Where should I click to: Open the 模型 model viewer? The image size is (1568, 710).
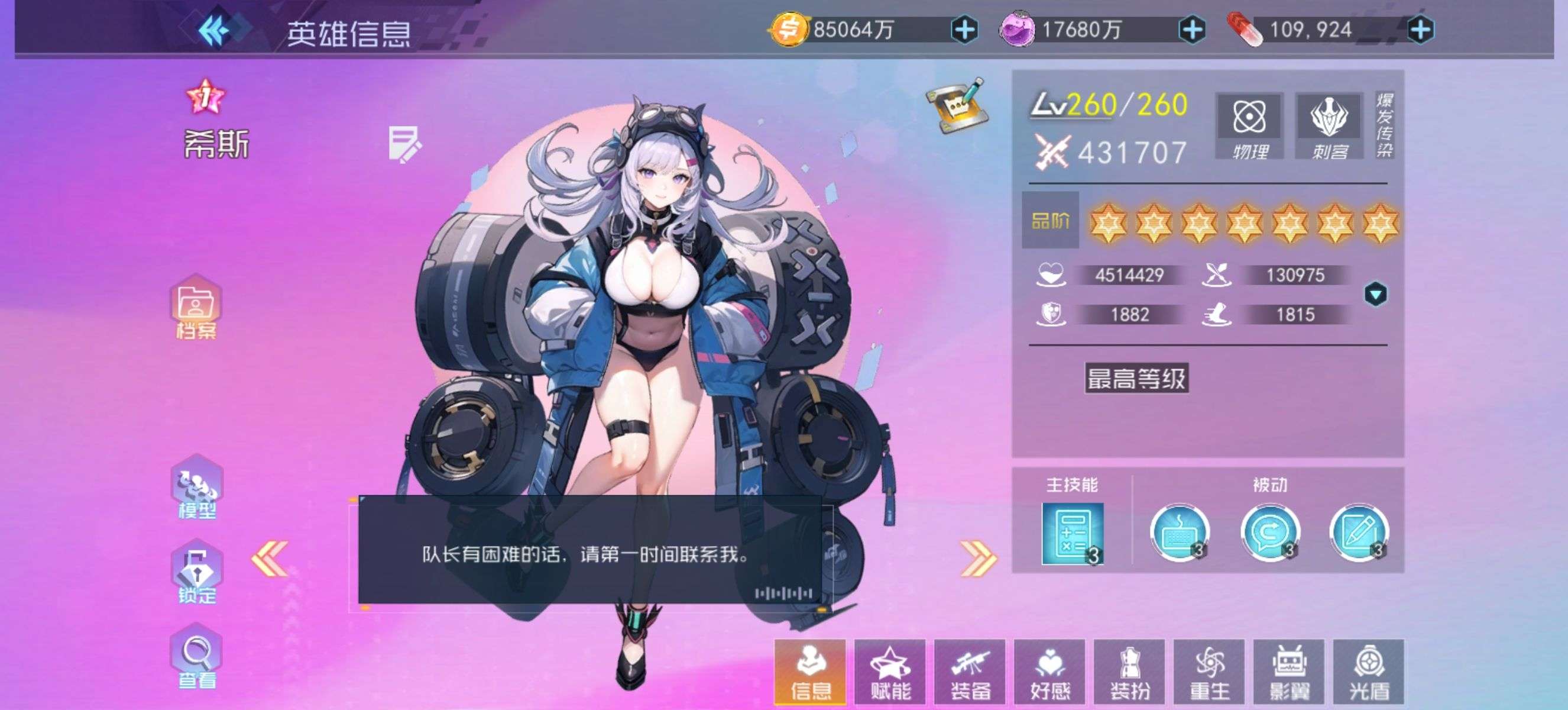(197, 488)
